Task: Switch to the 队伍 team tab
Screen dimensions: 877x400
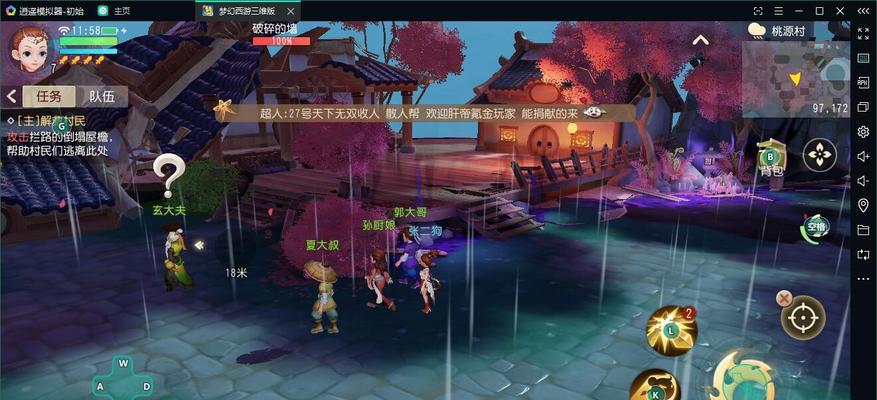Action: point(101,97)
